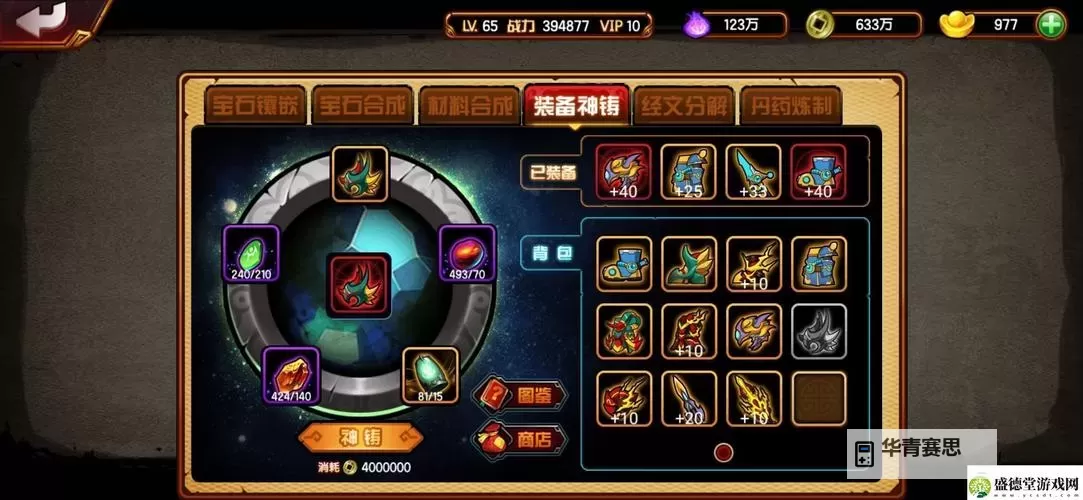
Task: Switch to the 经文分解 tab
Action: 682,105
